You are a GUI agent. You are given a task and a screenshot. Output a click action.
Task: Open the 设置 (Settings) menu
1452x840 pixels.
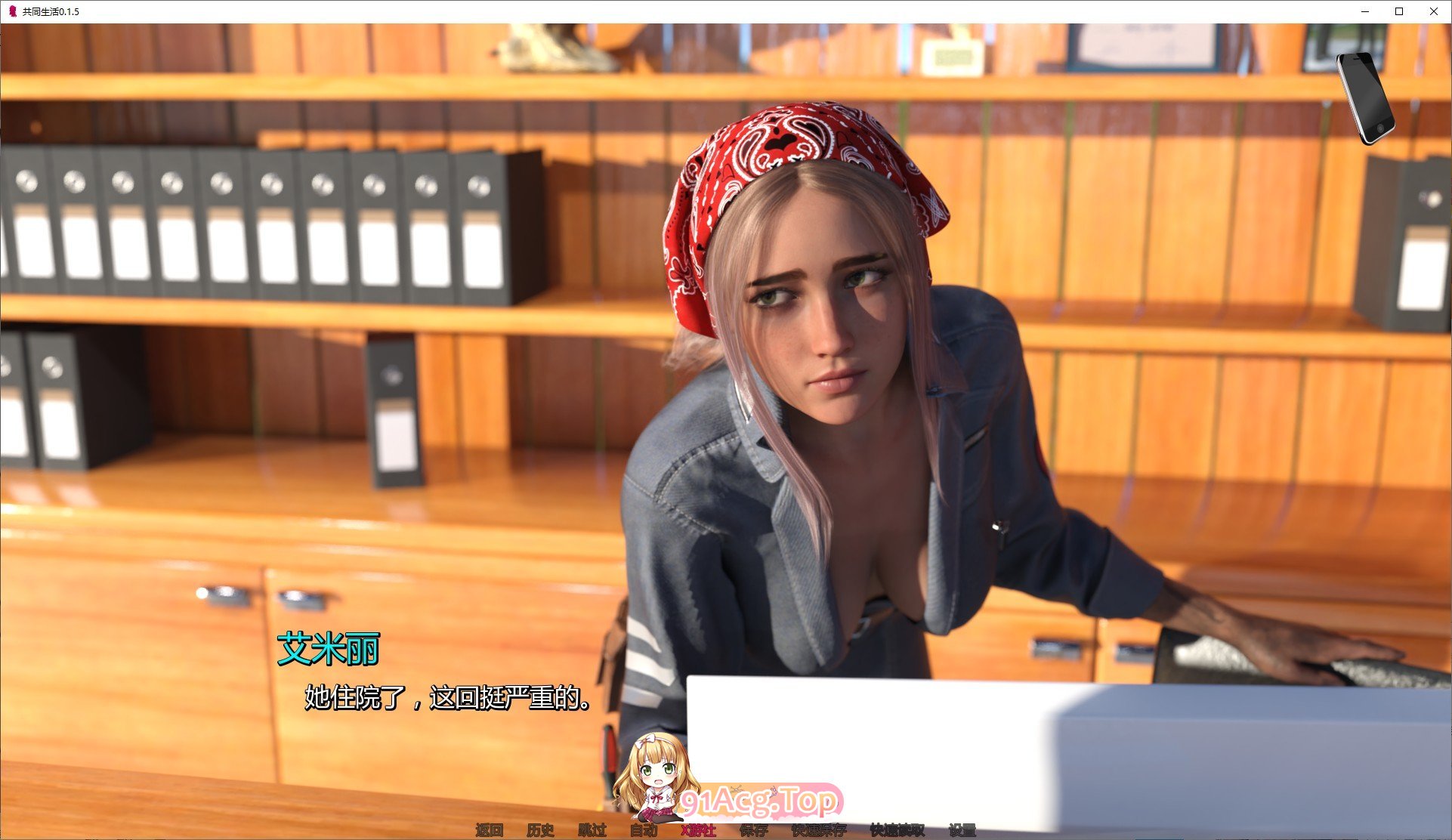point(962,830)
